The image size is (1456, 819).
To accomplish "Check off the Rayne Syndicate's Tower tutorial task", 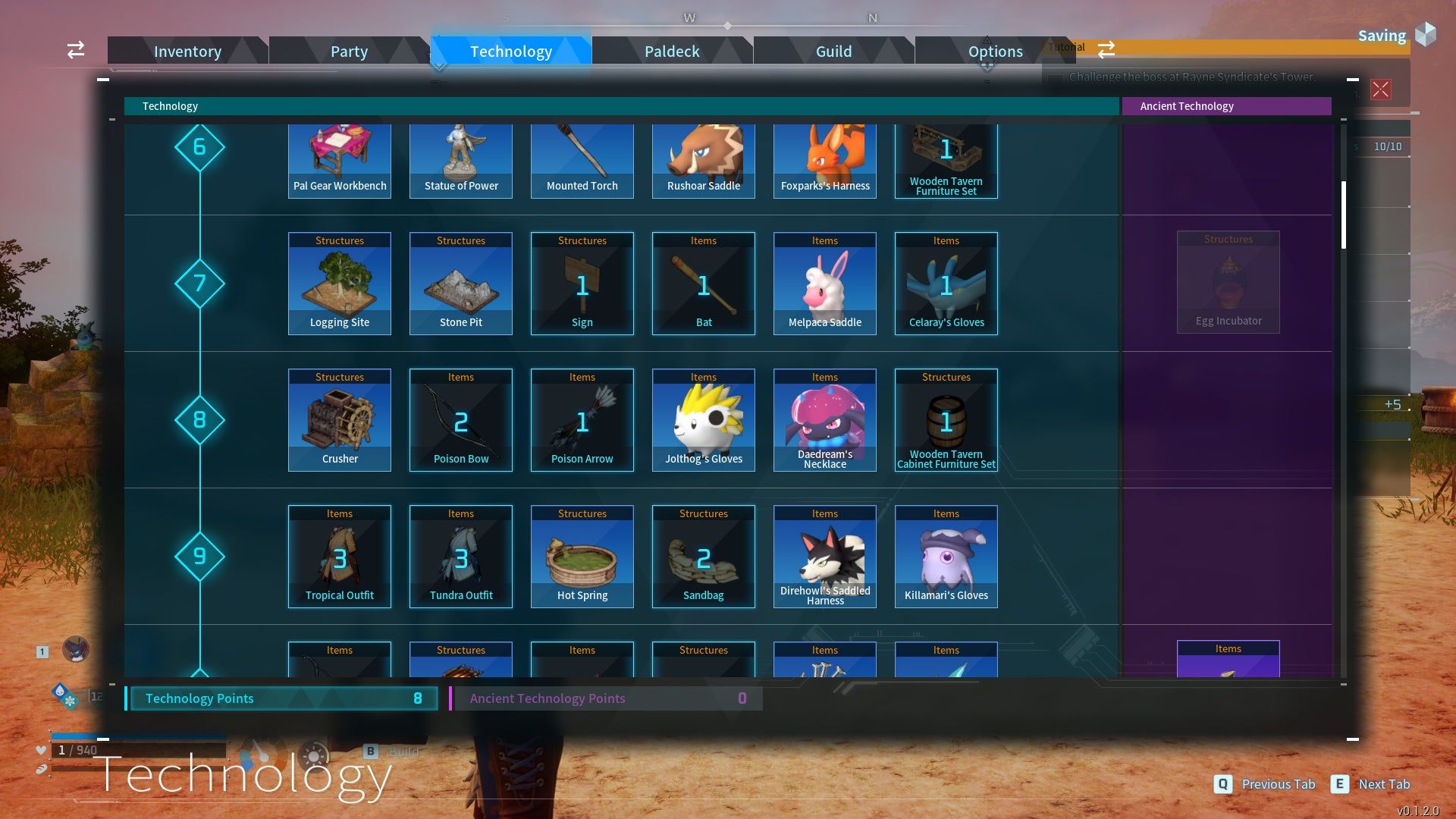I will click(1056, 77).
